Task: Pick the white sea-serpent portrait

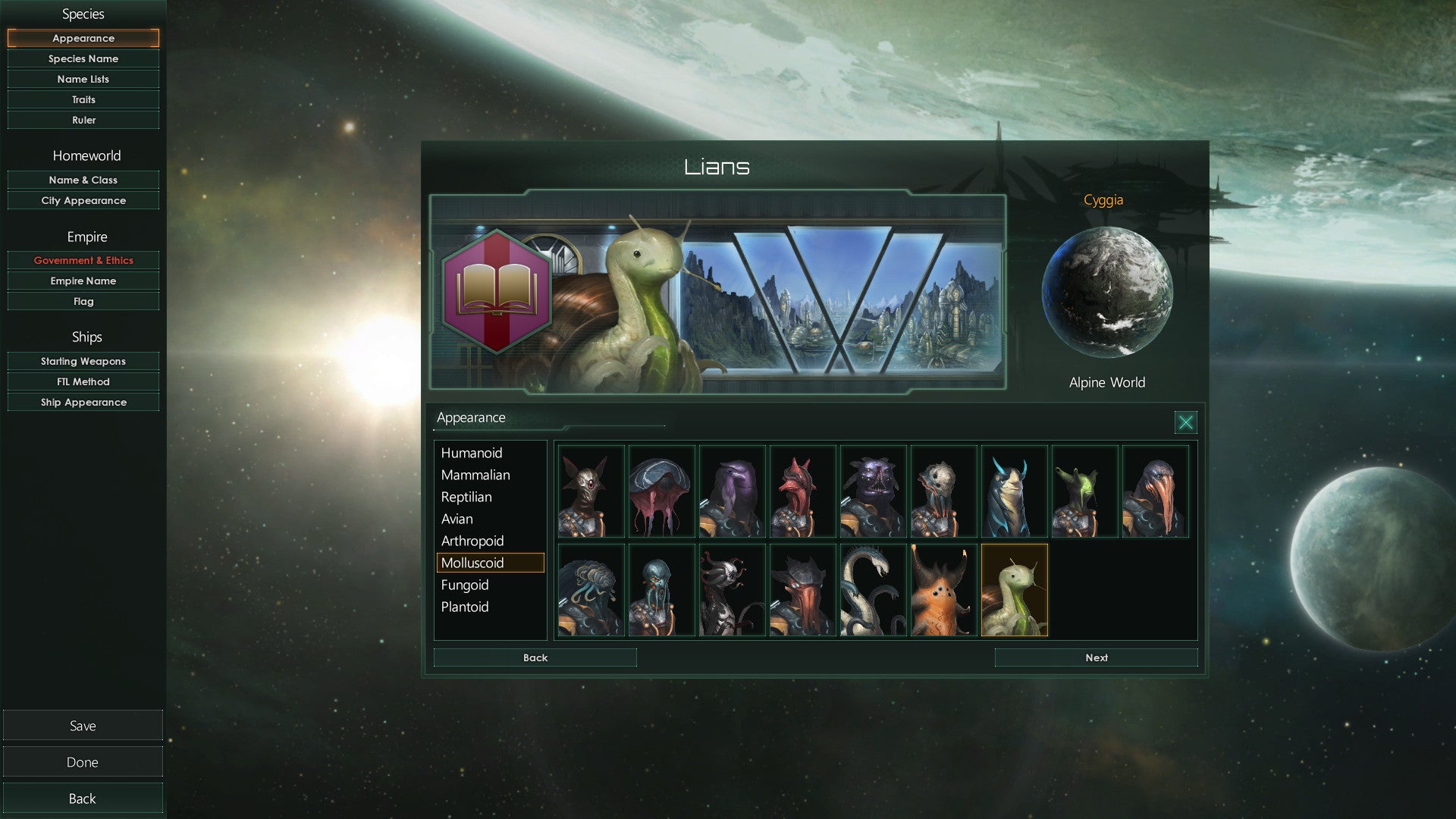Action: (x=873, y=590)
